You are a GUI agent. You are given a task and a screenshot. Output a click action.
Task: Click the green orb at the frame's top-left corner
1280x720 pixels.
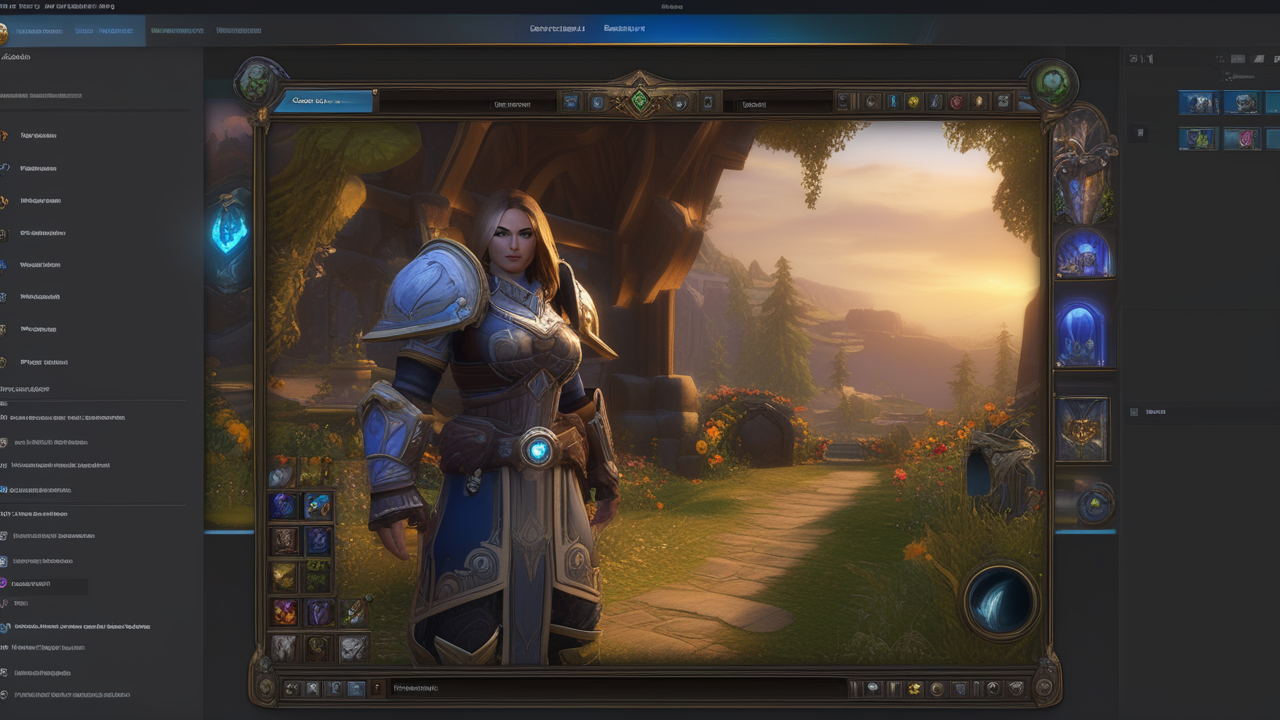261,81
